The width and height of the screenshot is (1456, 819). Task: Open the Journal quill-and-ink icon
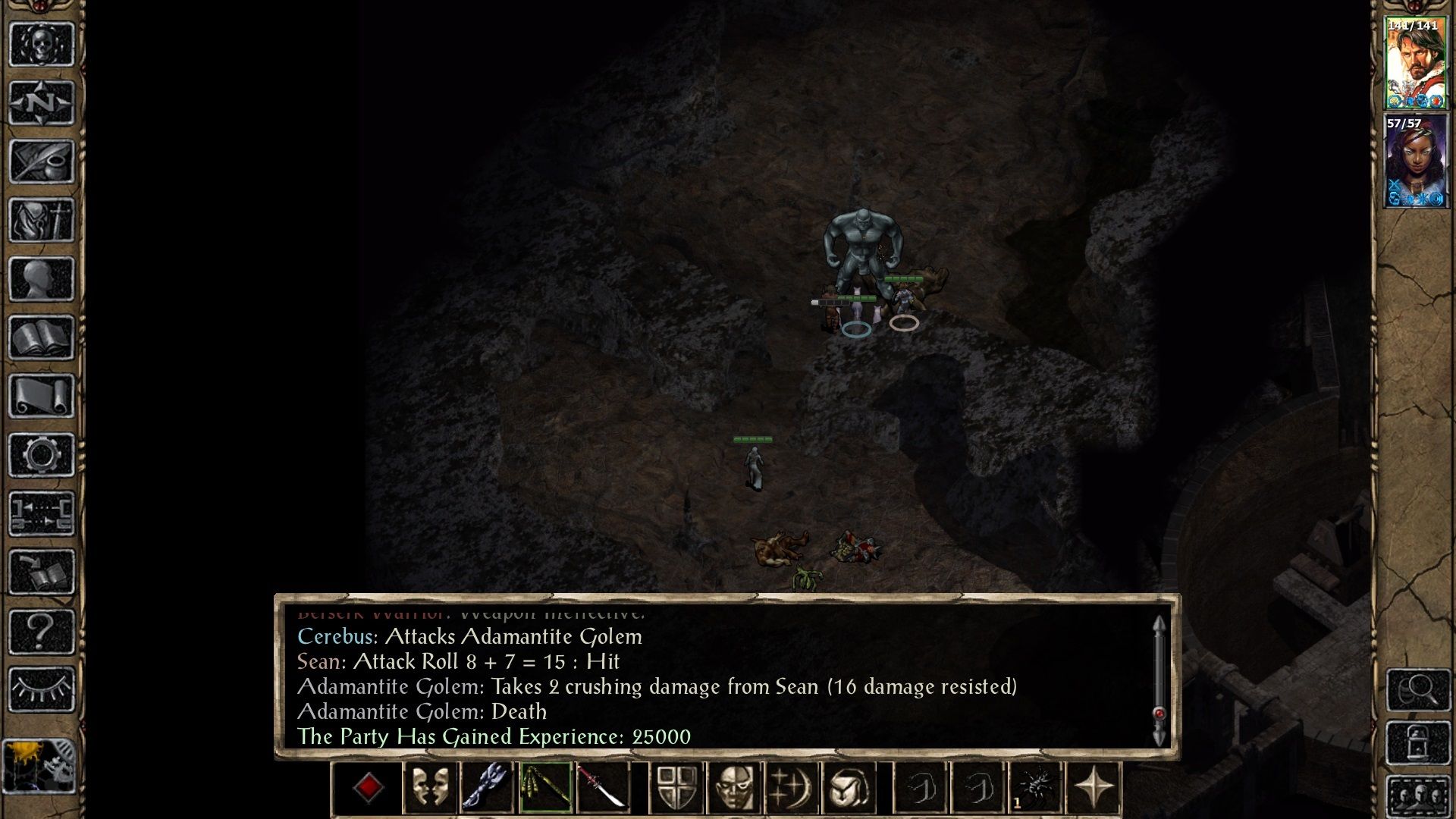pyautogui.click(x=42, y=162)
